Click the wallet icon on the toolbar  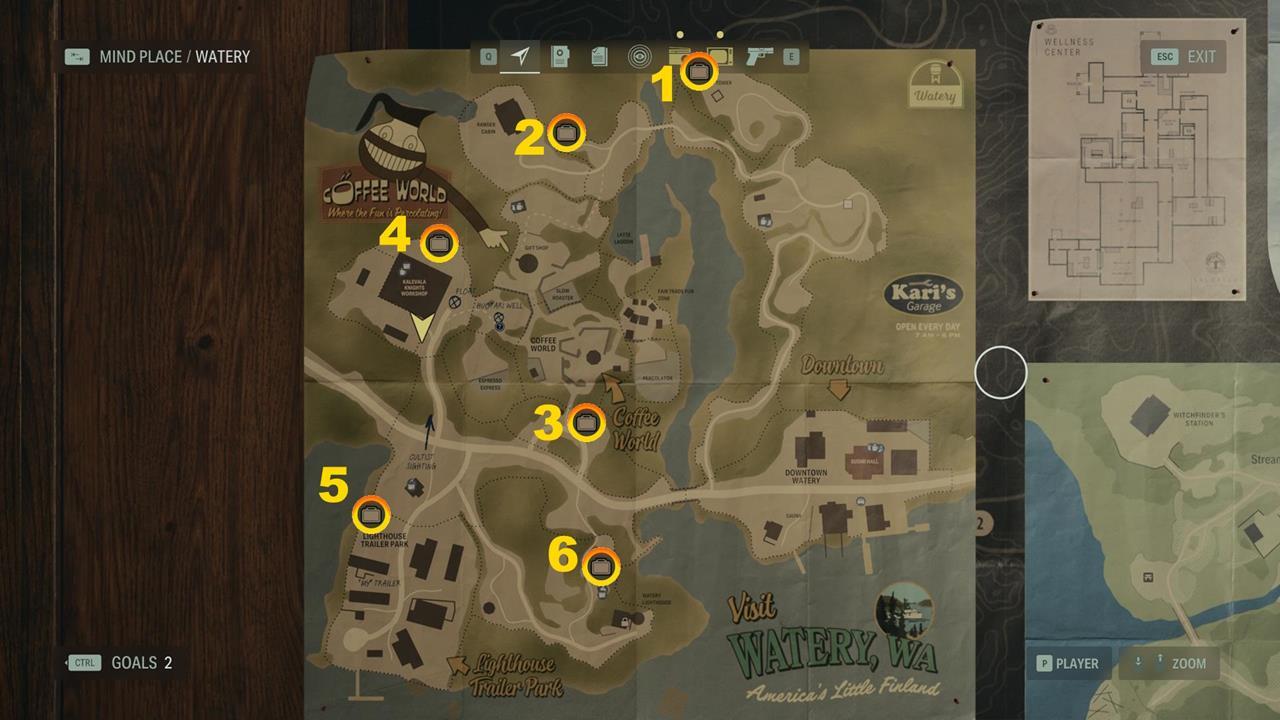coord(677,55)
